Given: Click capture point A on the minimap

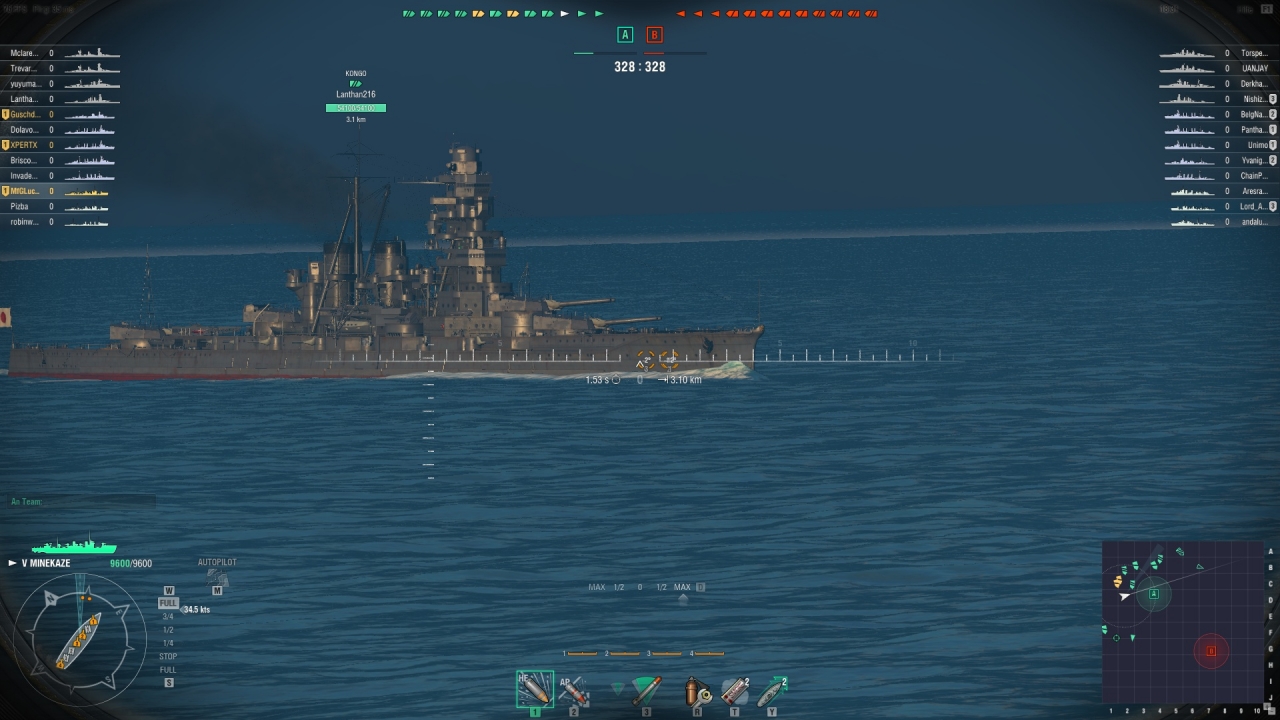Looking at the screenshot, I should (1154, 593).
